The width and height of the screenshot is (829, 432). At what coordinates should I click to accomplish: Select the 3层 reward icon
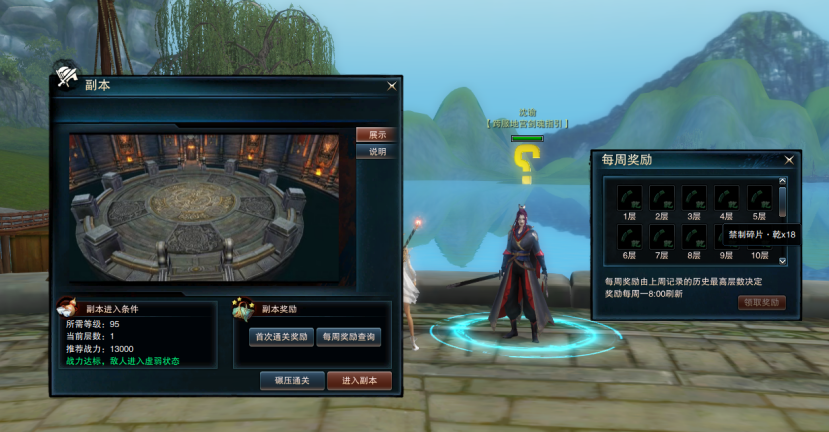click(x=693, y=197)
